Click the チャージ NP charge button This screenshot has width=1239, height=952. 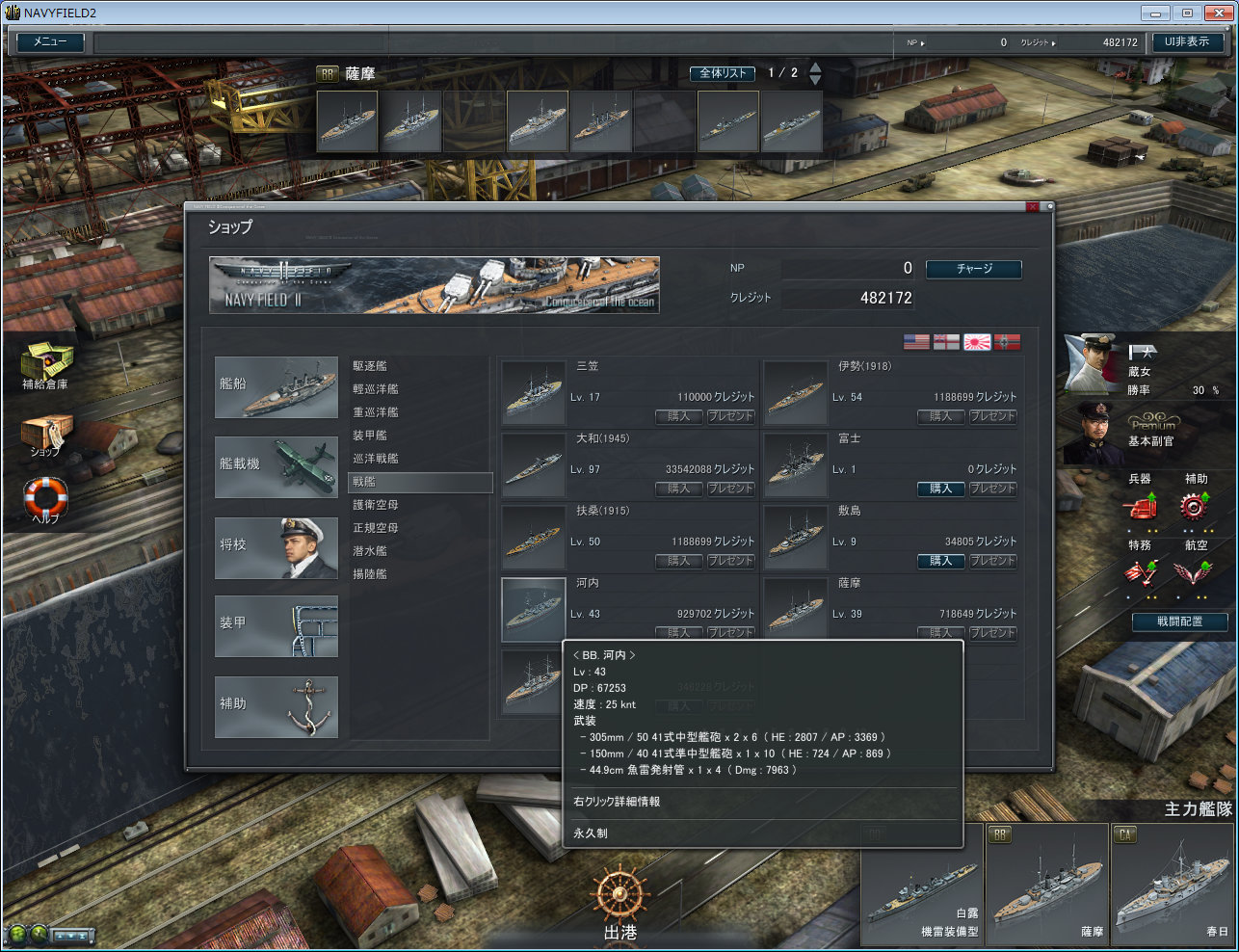[973, 269]
